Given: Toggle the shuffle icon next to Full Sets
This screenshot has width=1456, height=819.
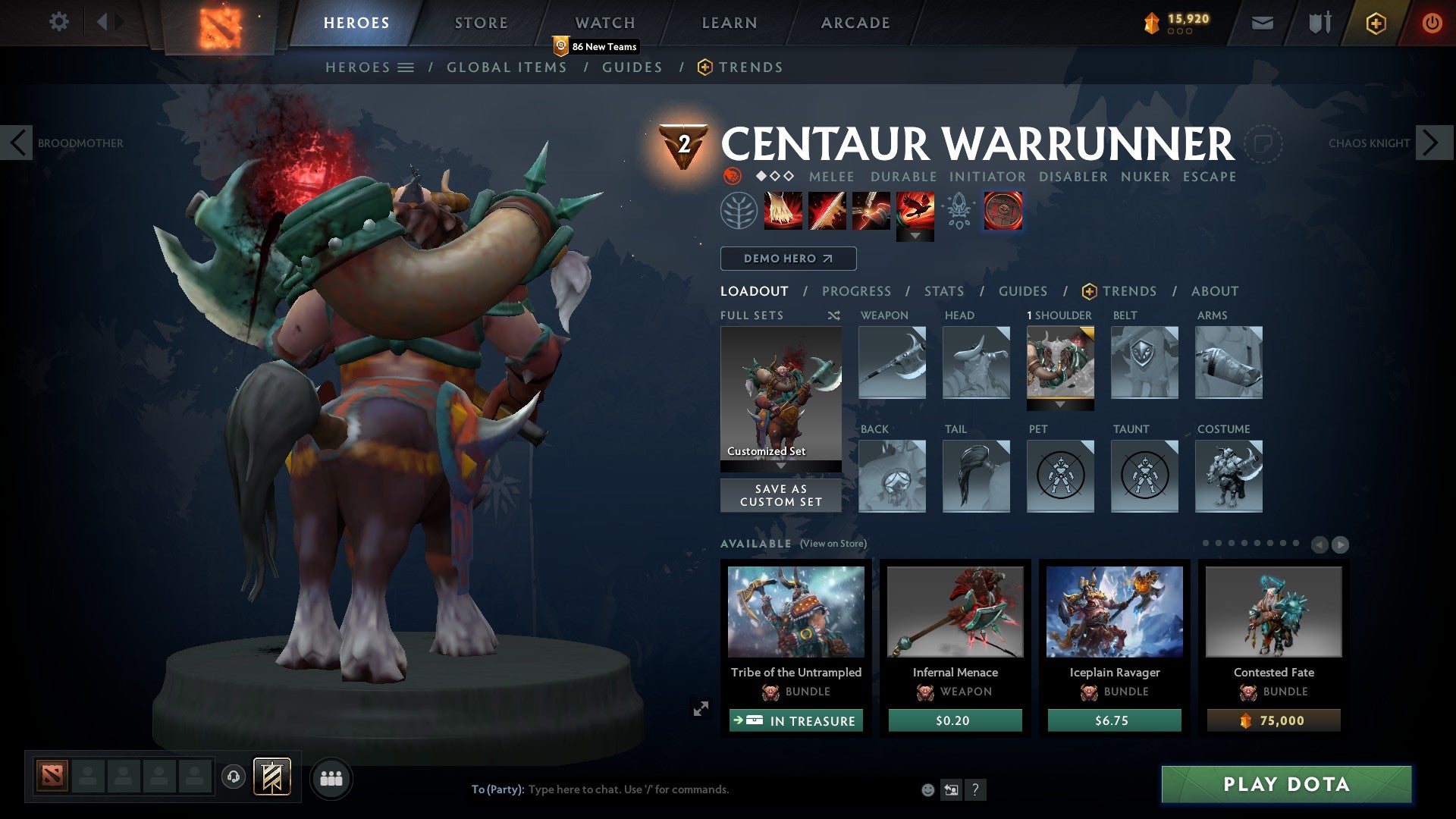Looking at the screenshot, I should click(x=833, y=315).
